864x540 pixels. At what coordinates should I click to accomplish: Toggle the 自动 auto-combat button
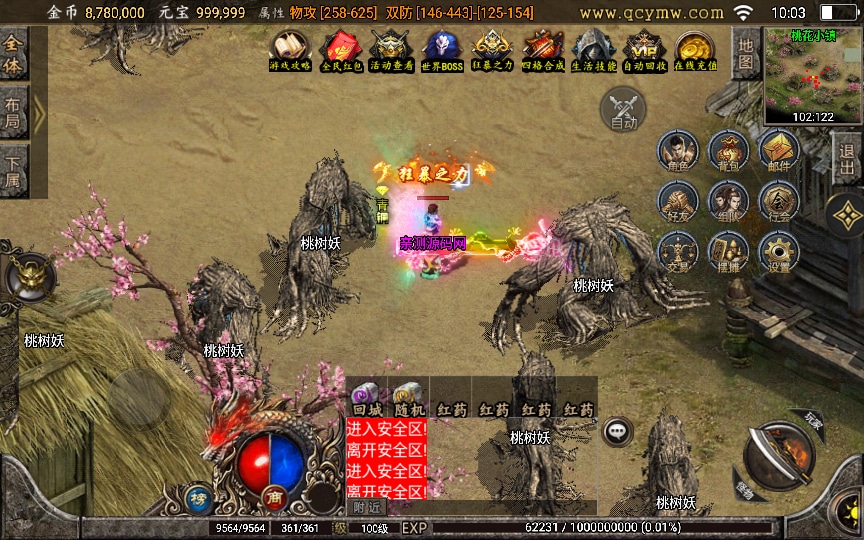pos(623,109)
